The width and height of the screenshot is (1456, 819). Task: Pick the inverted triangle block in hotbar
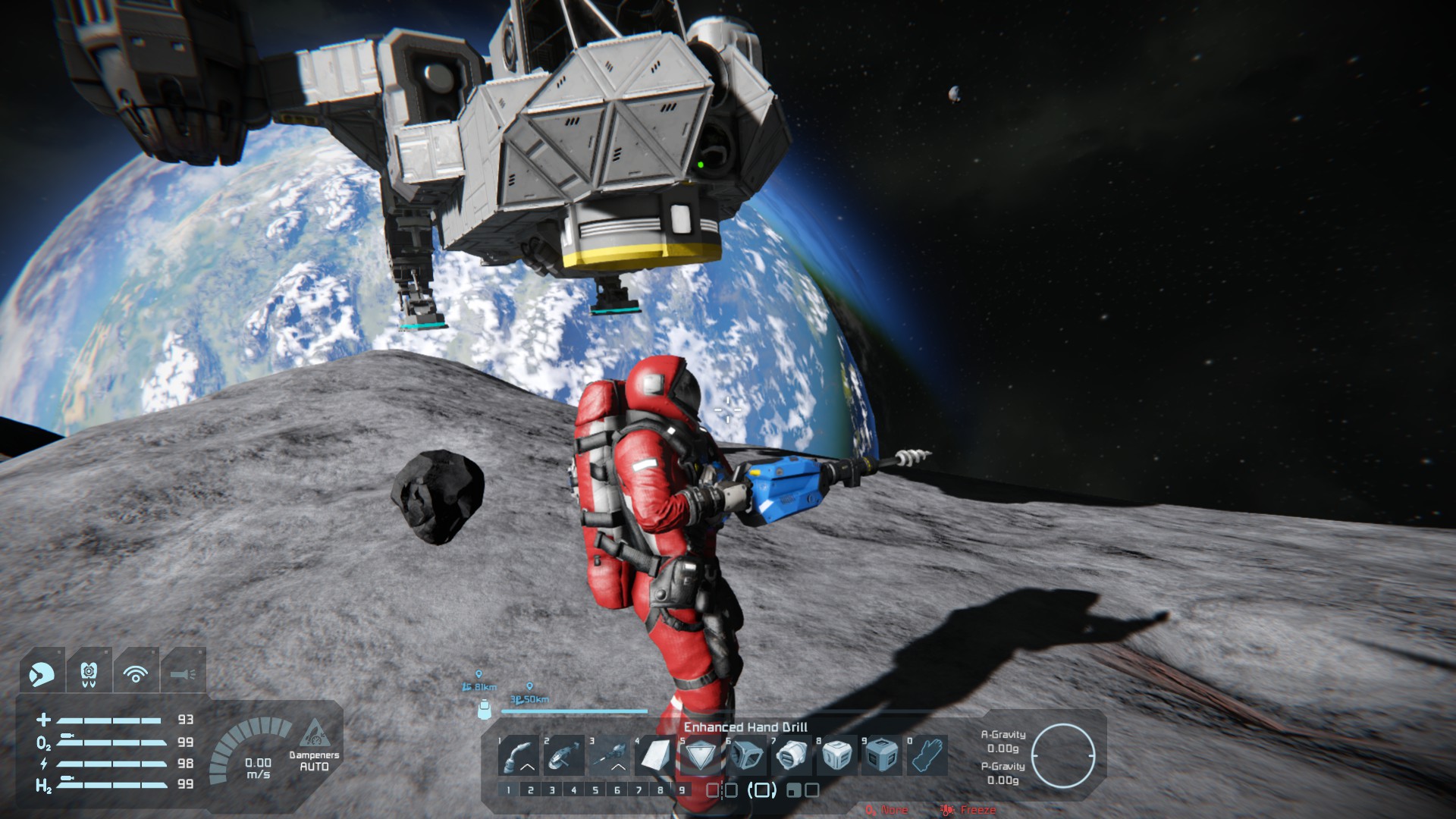click(x=701, y=755)
